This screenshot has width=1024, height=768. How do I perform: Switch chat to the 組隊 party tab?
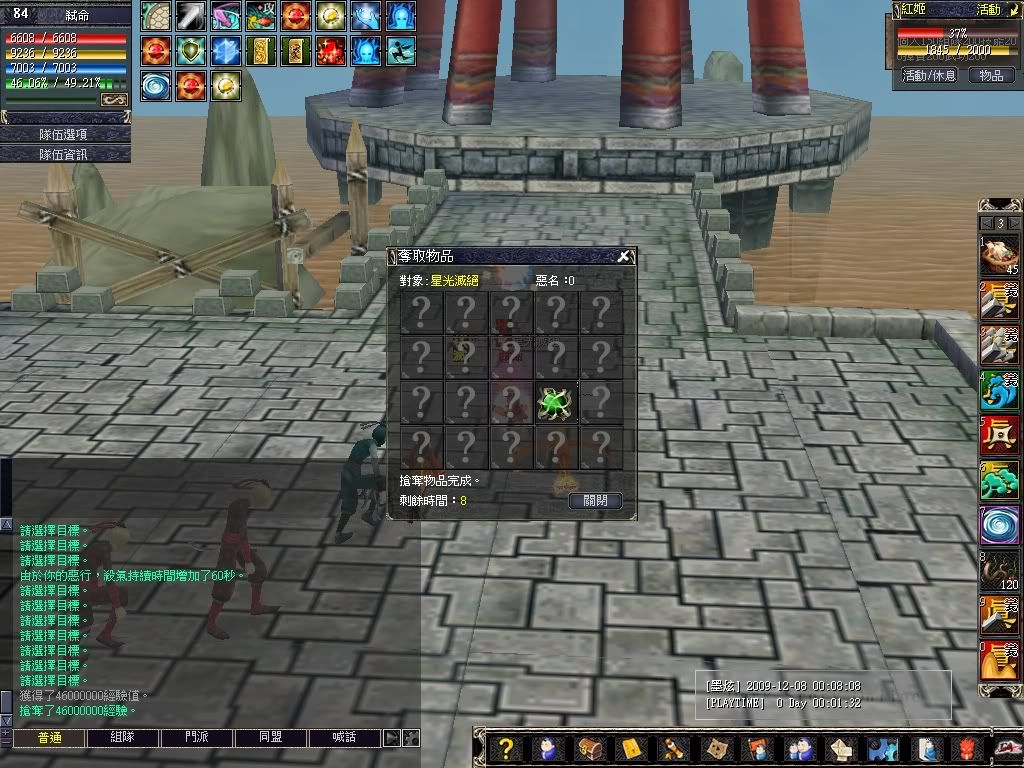click(122, 738)
